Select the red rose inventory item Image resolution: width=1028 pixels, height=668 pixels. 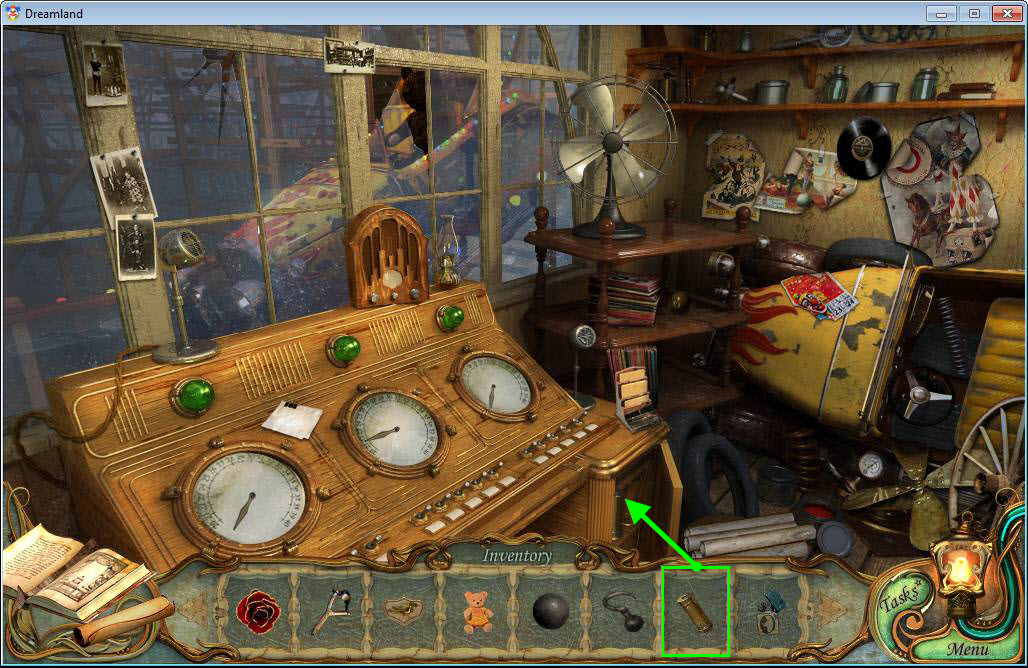coord(259,612)
